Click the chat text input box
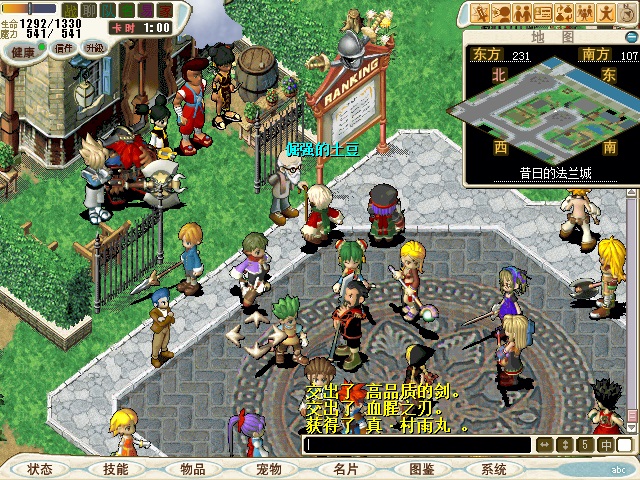 click(418, 445)
